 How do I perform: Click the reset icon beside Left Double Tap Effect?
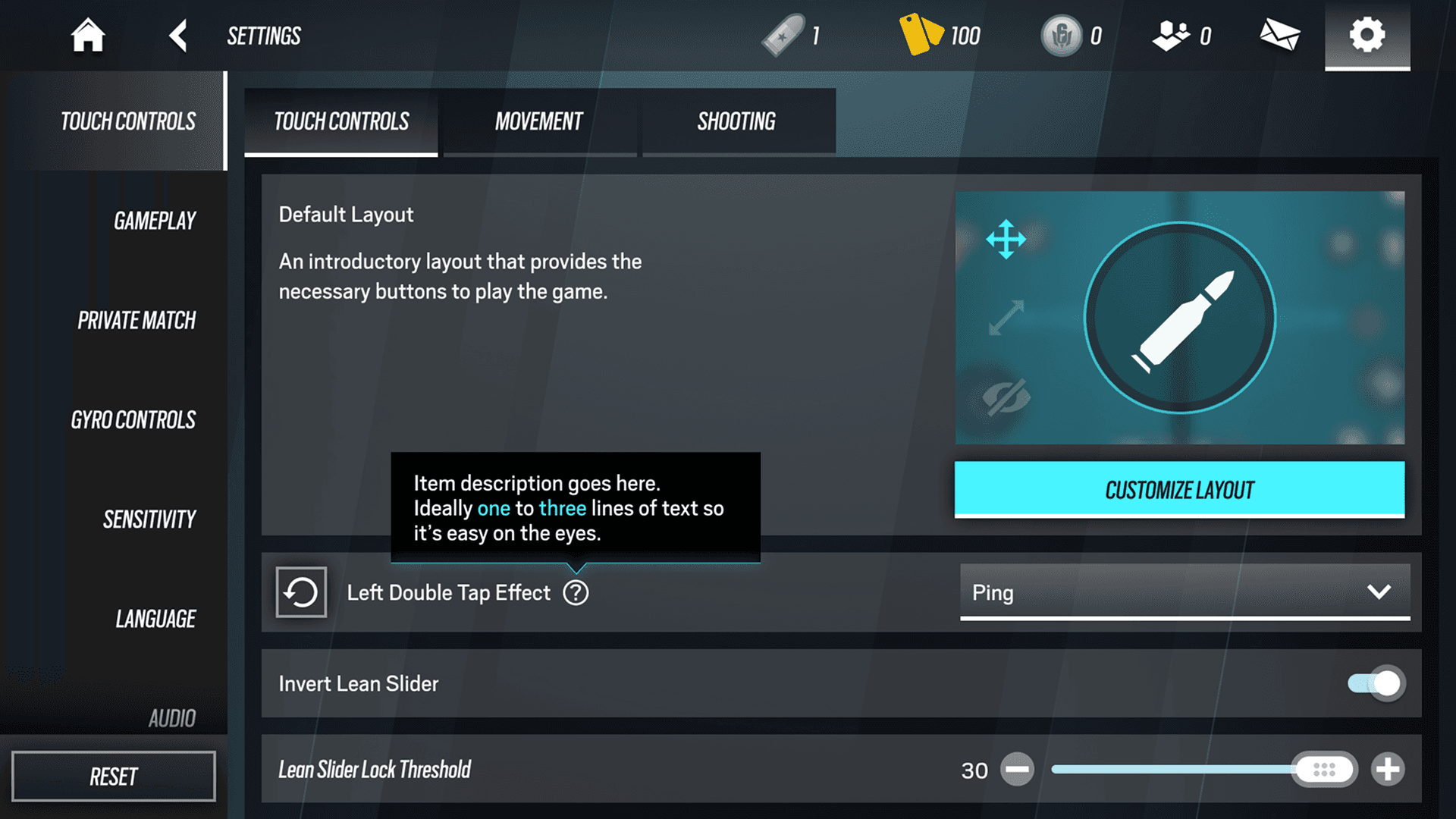click(x=300, y=592)
